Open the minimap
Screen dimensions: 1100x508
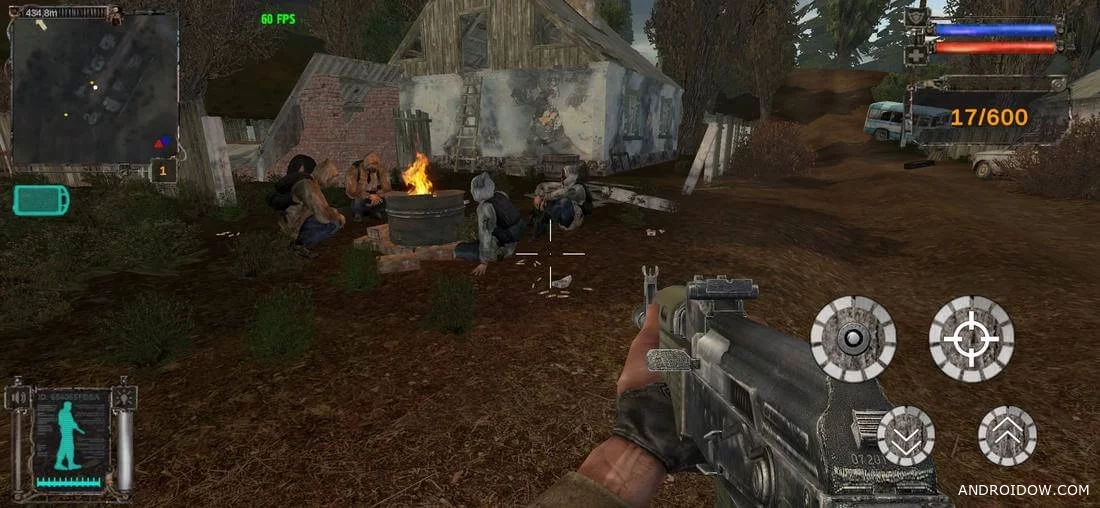(94, 88)
